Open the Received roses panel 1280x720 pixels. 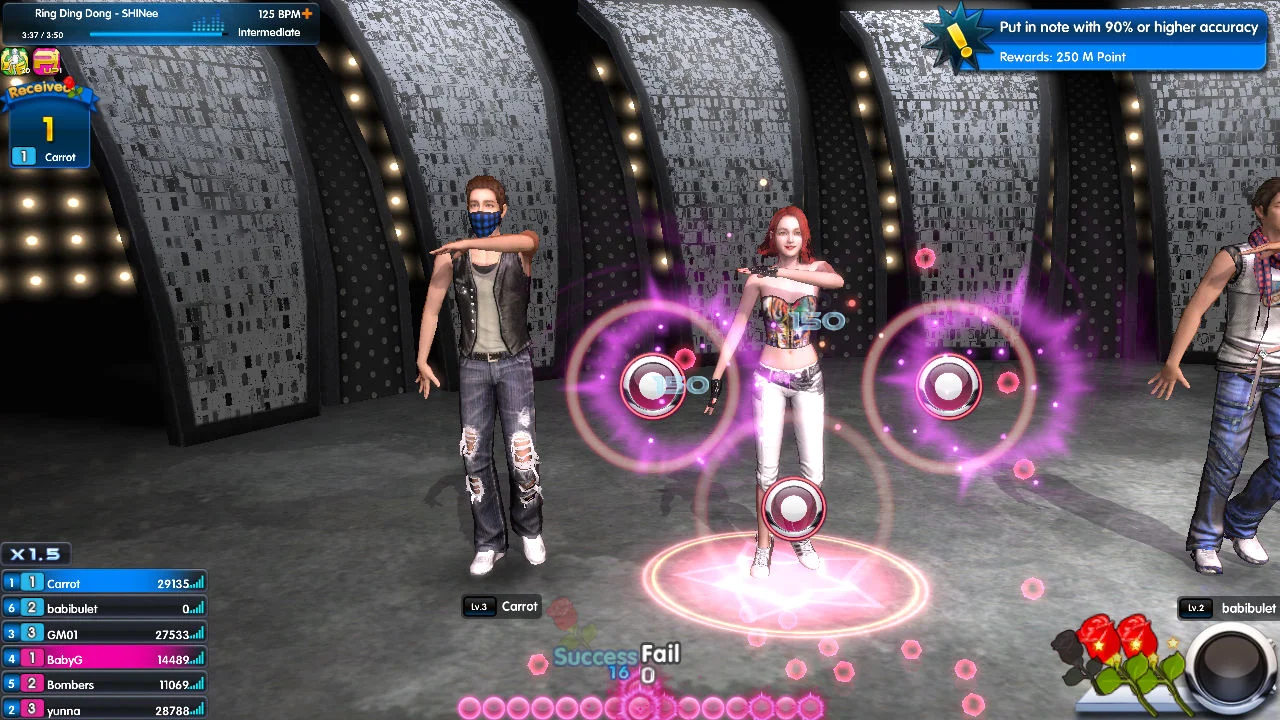47,127
